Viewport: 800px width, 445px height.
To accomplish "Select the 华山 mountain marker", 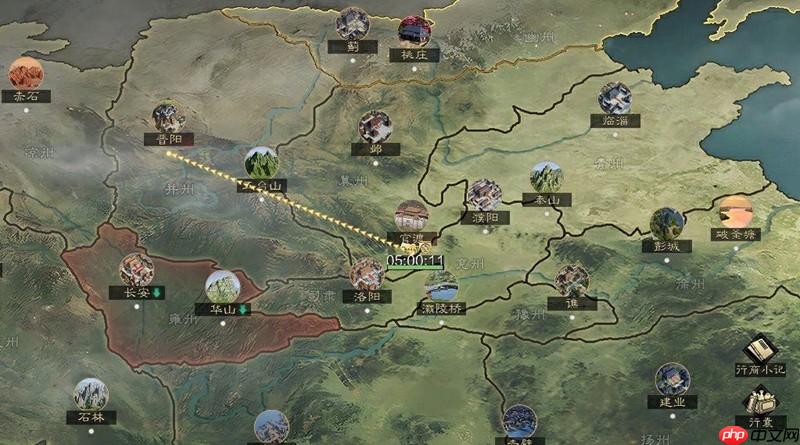I will pyautogui.click(x=223, y=287).
